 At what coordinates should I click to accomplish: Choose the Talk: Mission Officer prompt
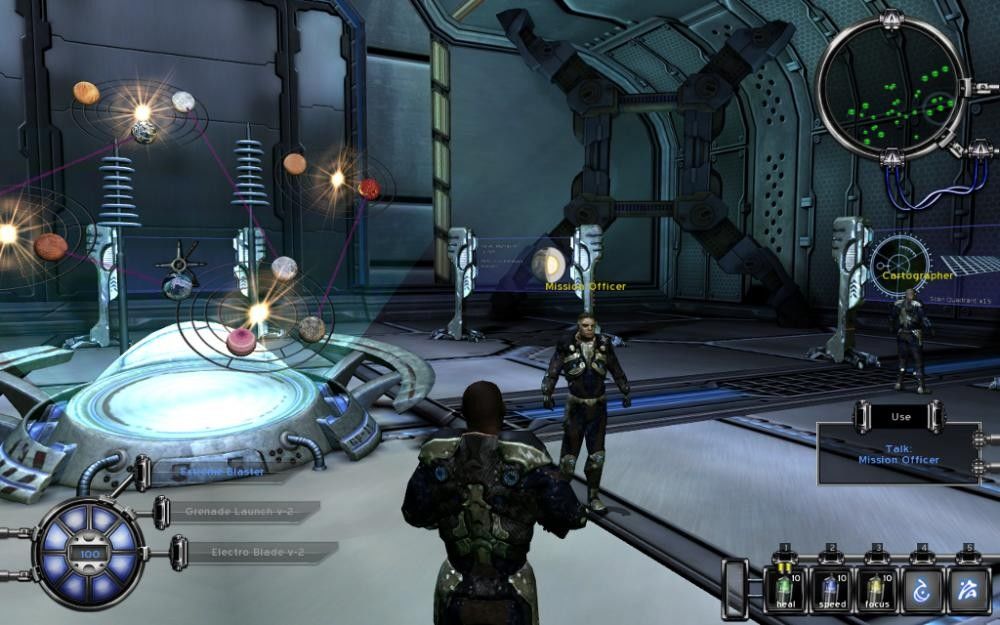(x=898, y=454)
